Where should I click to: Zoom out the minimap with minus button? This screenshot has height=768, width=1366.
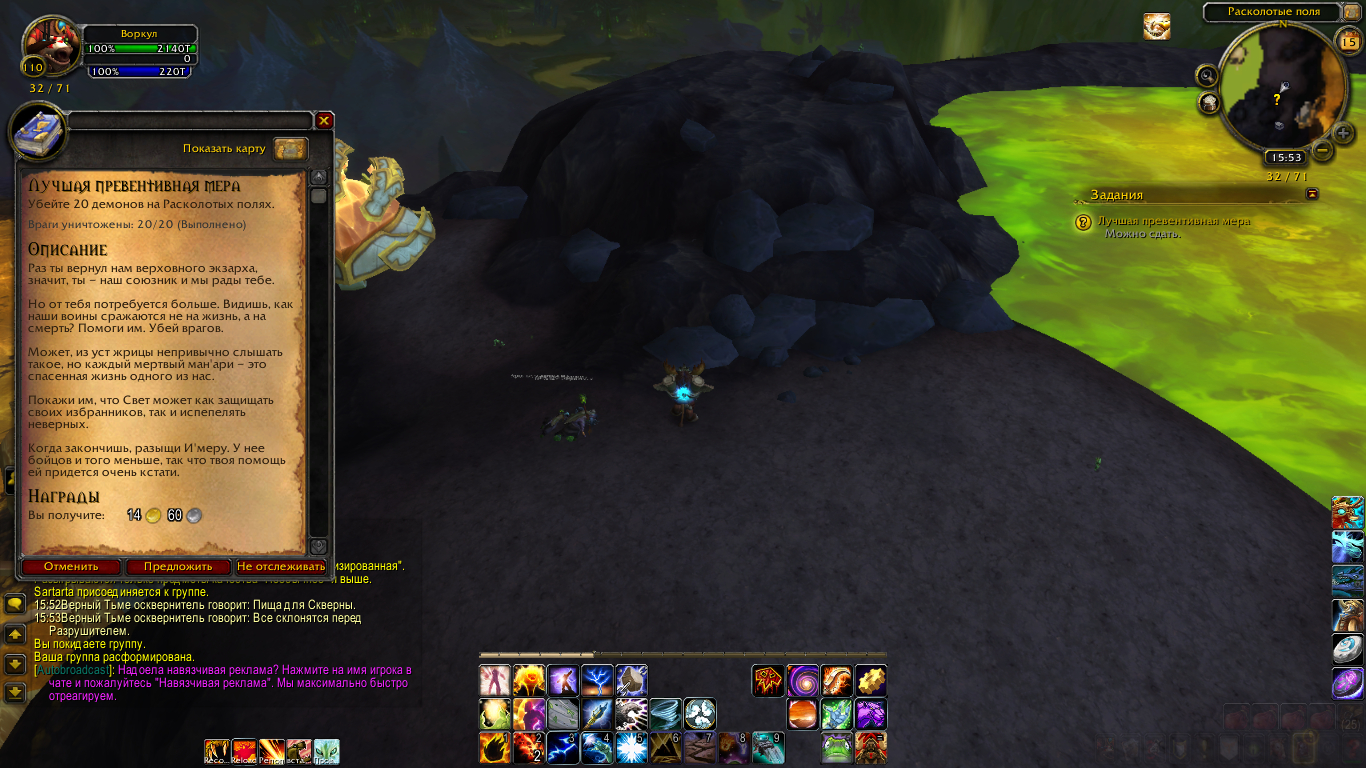pyautogui.click(x=1322, y=152)
